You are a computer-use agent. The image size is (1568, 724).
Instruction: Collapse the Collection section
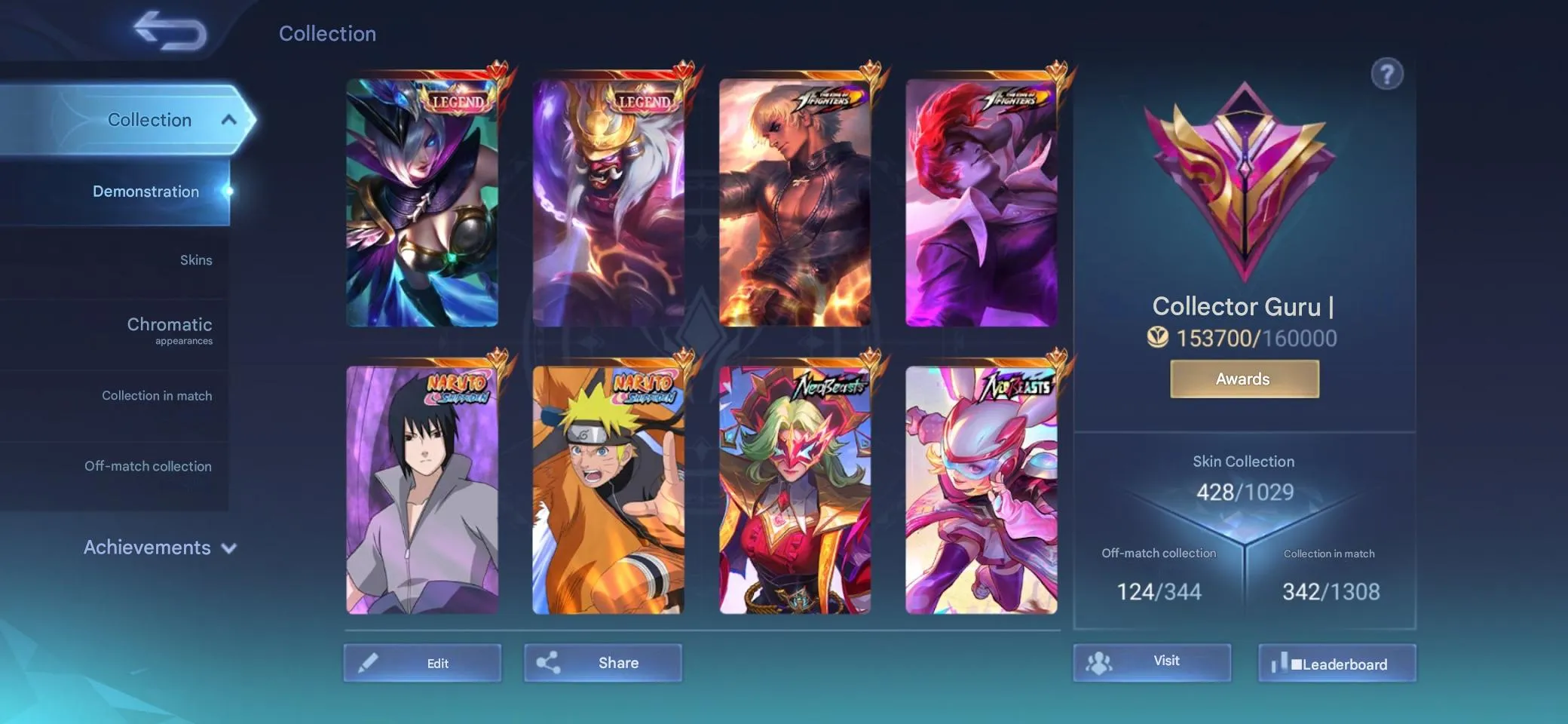(230, 119)
